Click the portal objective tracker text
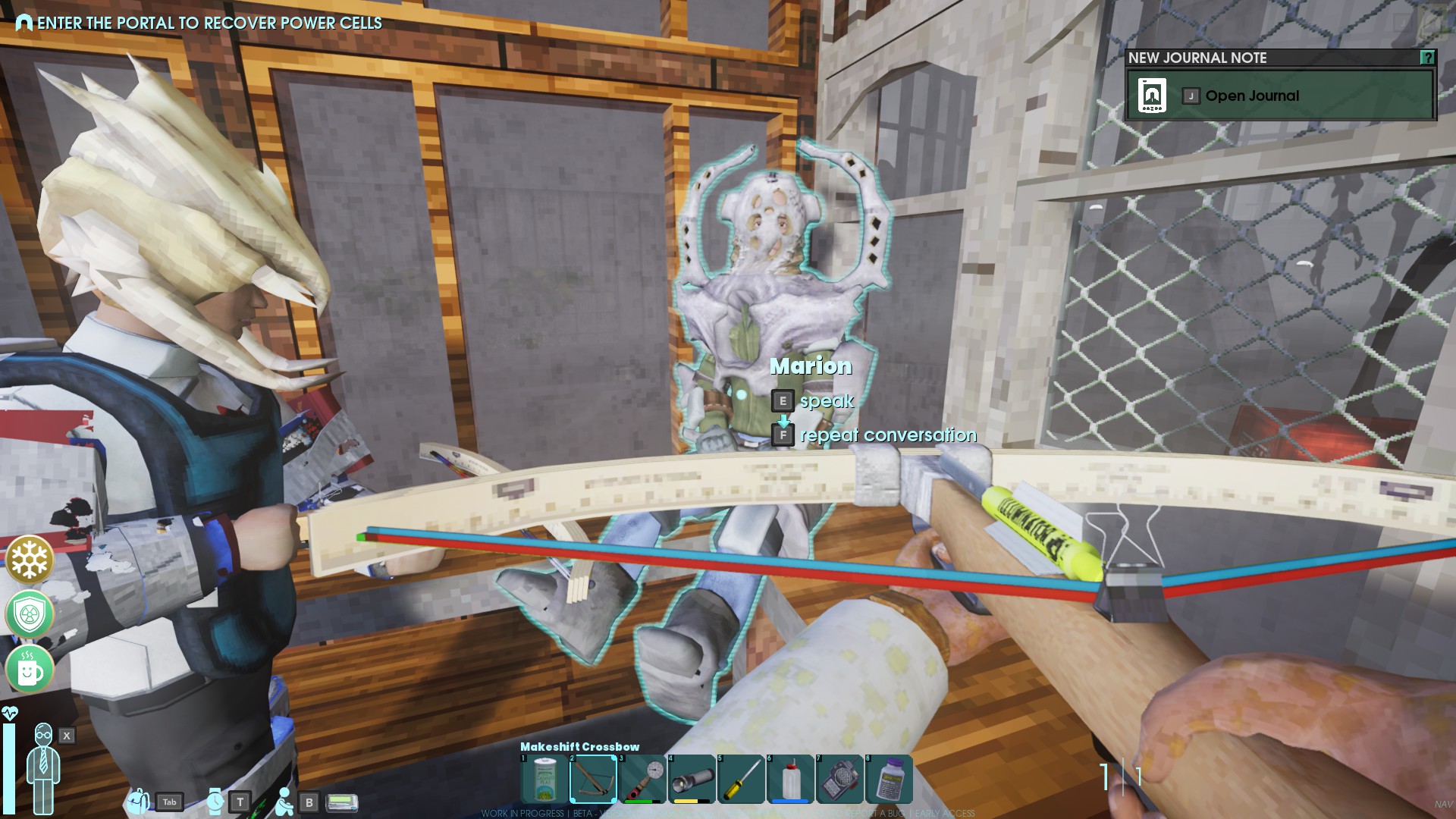The width and height of the screenshot is (1456, 819). coord(209,23)
